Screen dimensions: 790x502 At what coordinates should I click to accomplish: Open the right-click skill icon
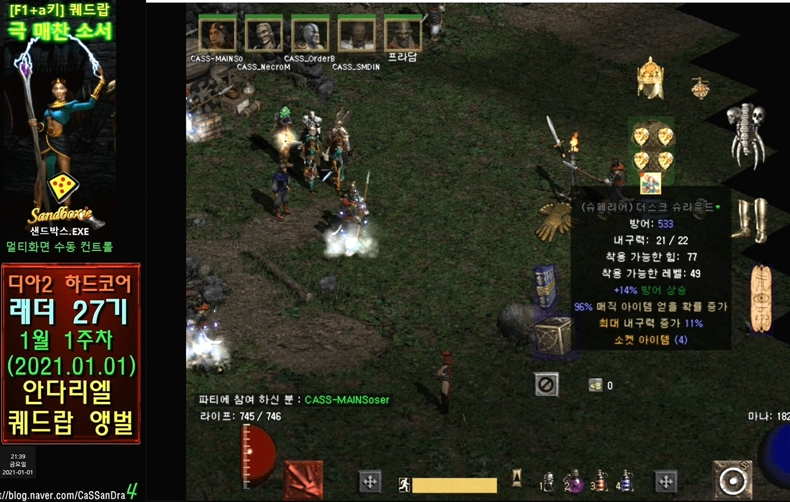pyautogui.click(x=732, y=479)
